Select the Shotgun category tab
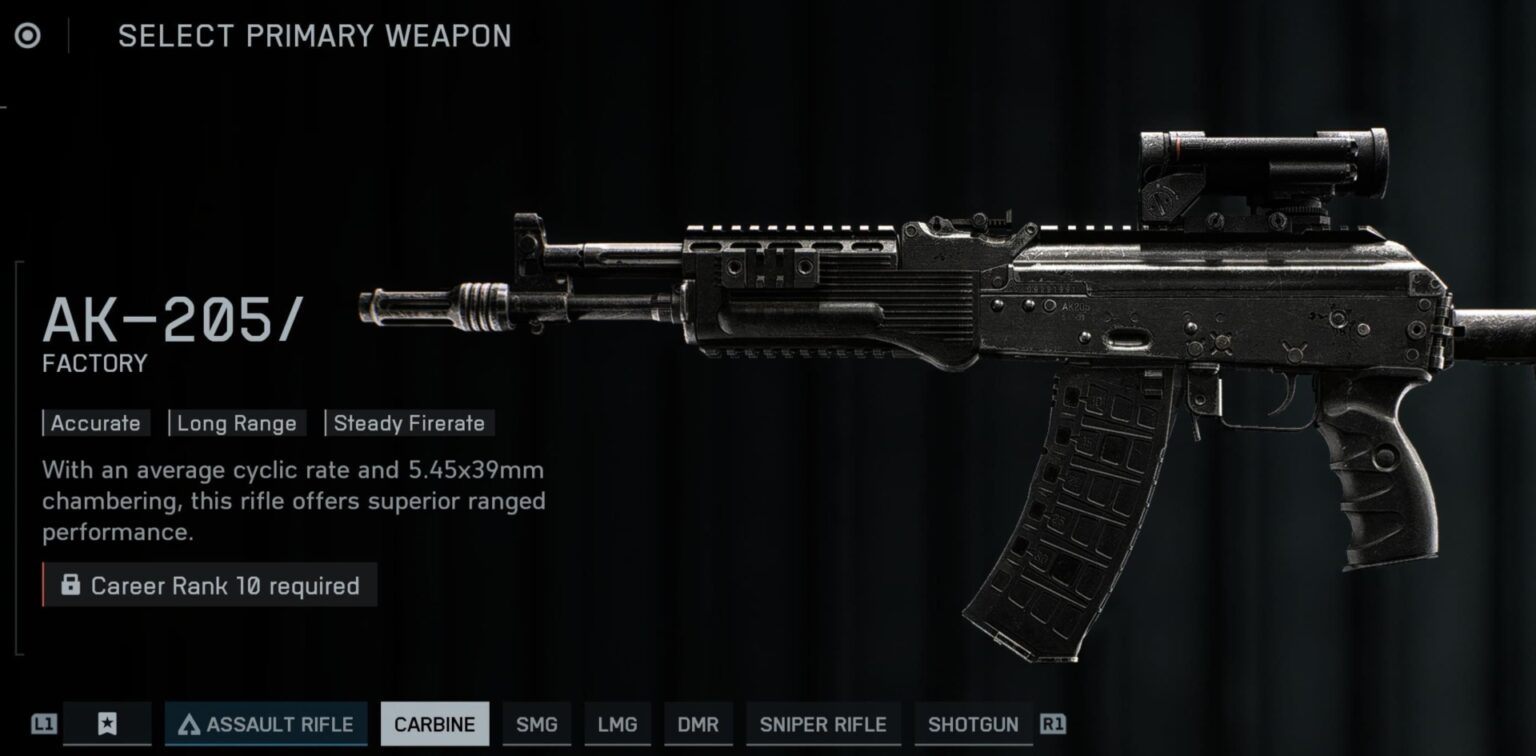 click(x=972, y=724)
